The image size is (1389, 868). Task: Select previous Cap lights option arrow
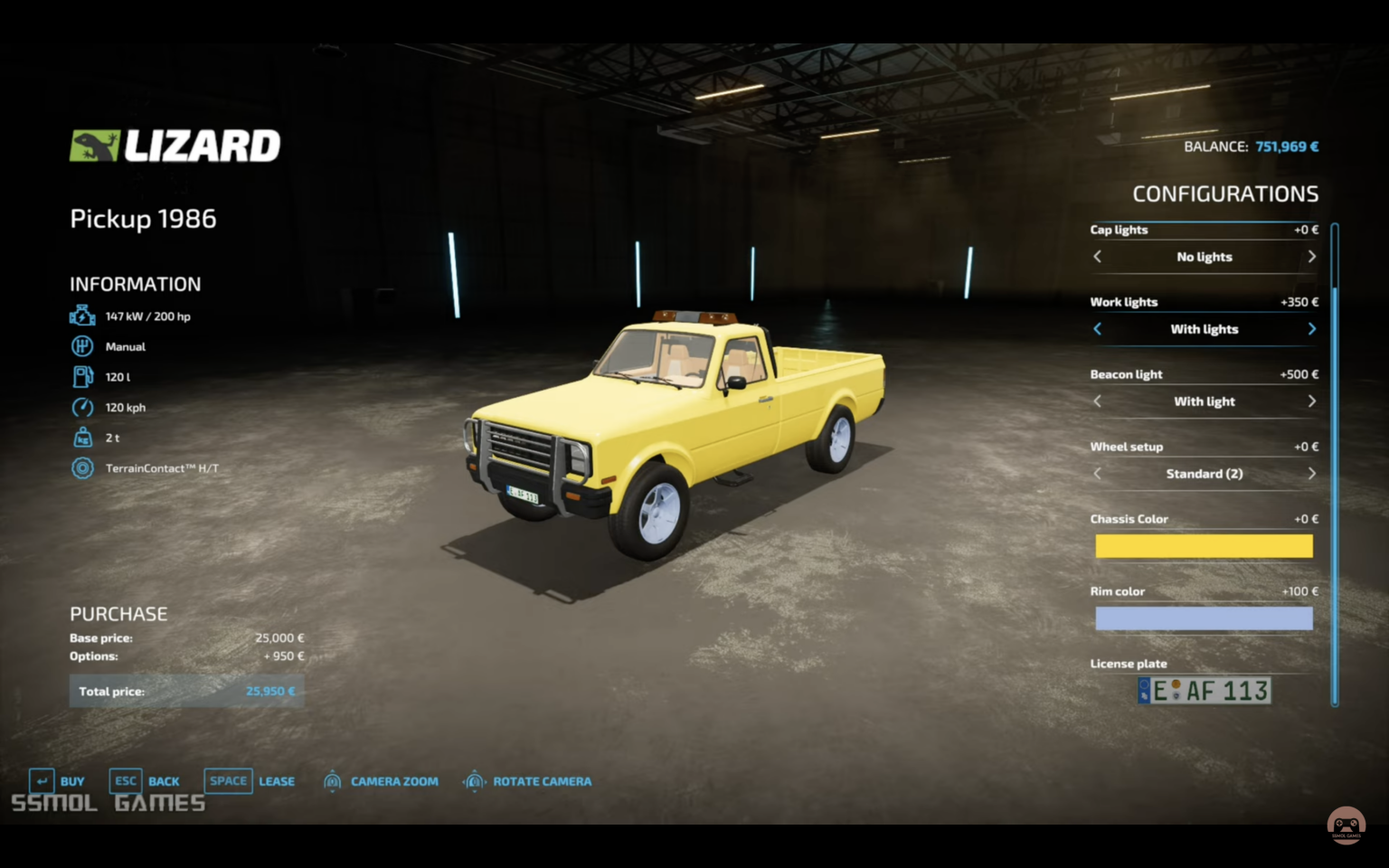(1098, 257)
